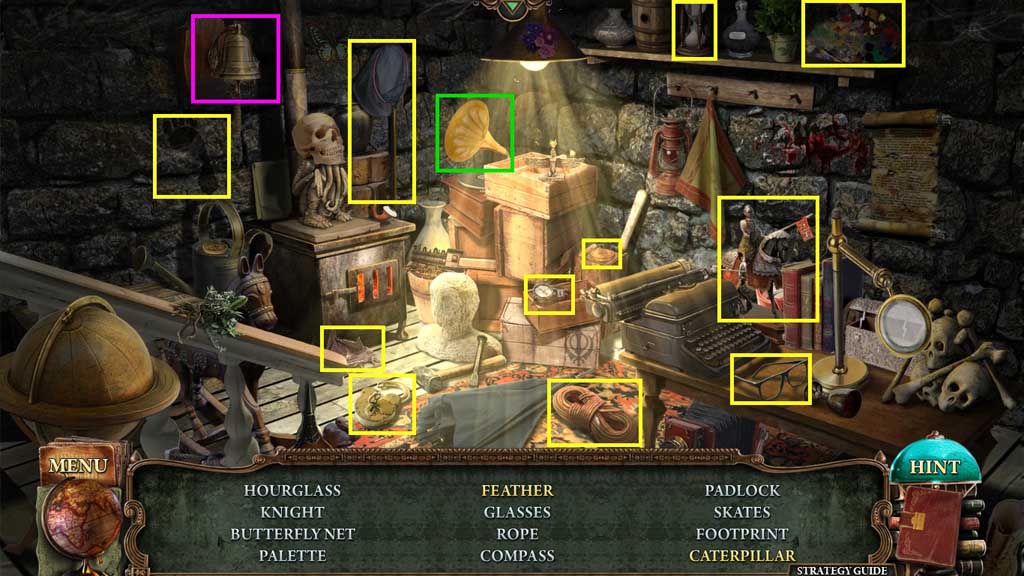This screenshot has height=576, width=1024.
Task: Open the MENU button
Action: pyautogui.click(x=77, y=465)
